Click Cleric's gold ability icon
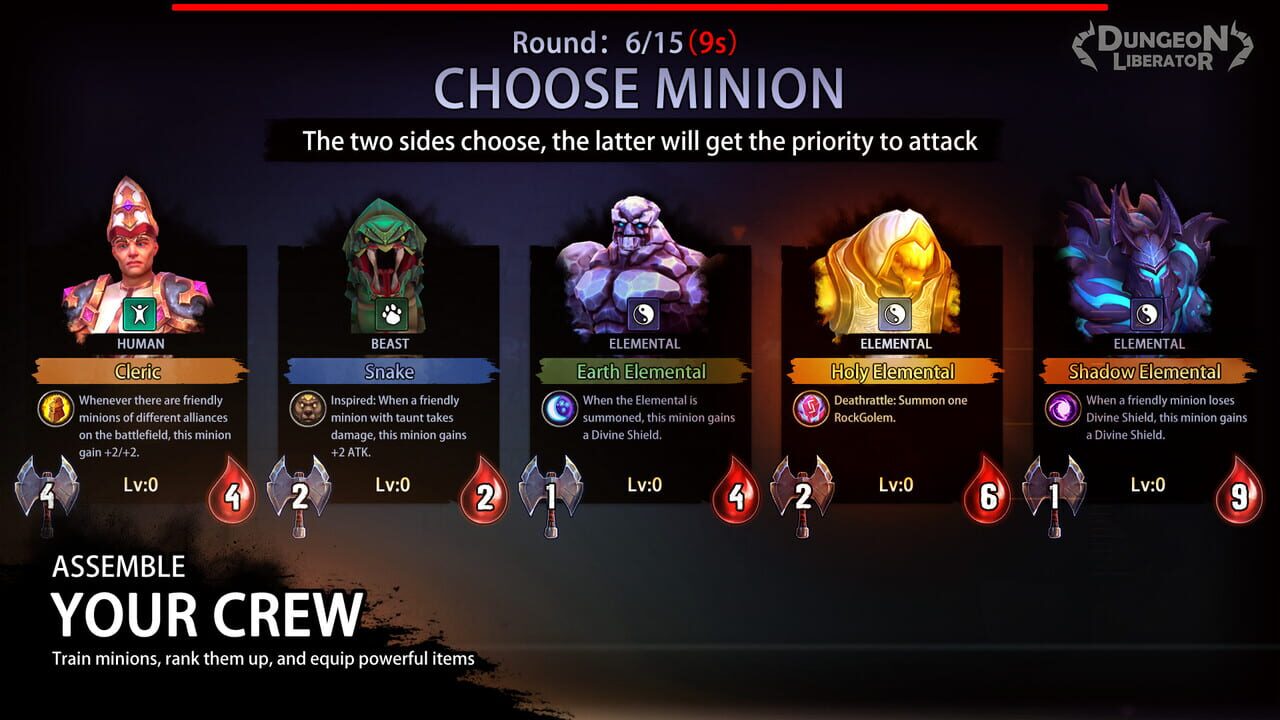The image size is (1280, 720). point(57,407)
